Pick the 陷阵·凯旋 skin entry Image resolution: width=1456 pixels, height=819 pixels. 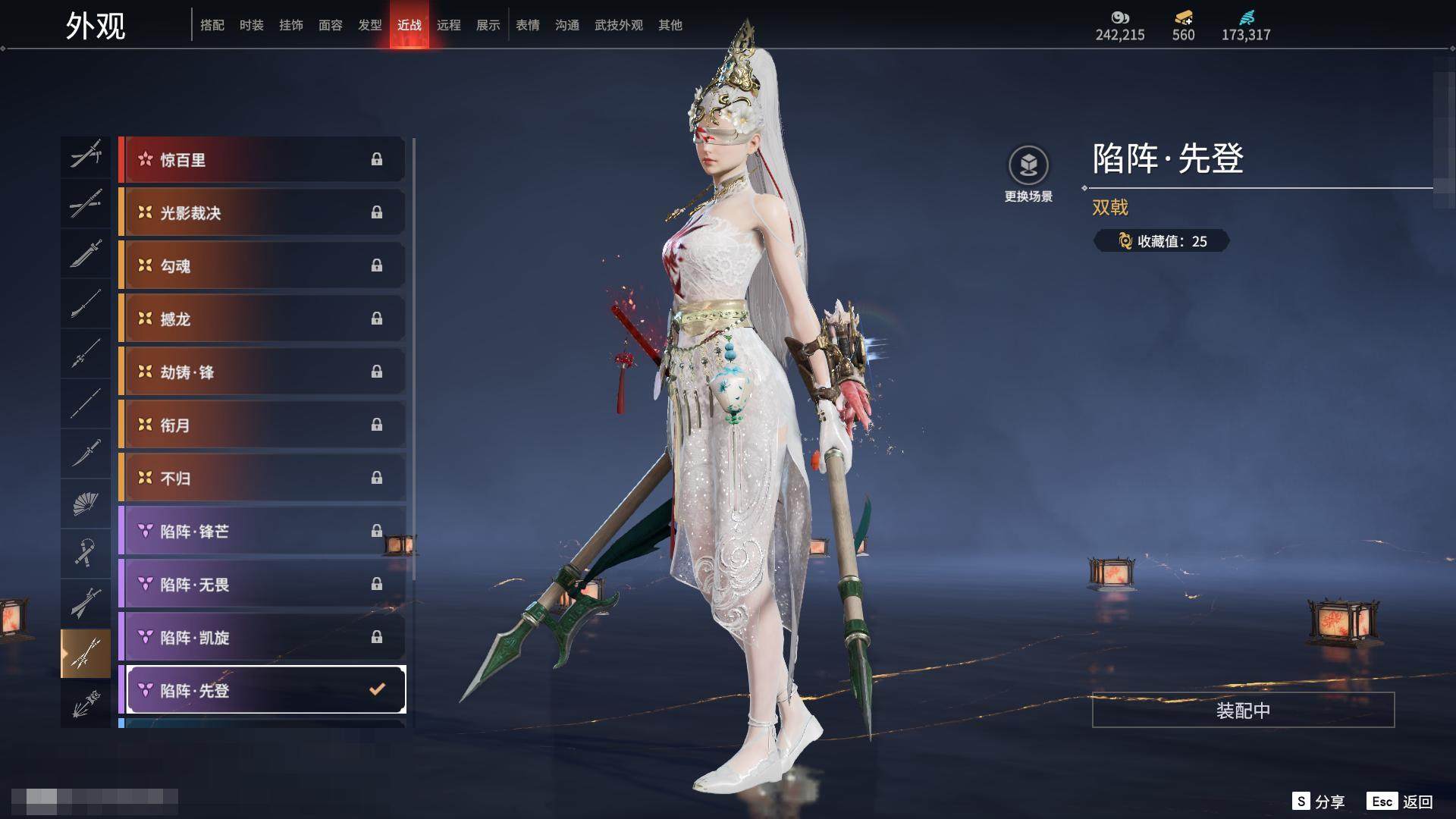(262, 638)
